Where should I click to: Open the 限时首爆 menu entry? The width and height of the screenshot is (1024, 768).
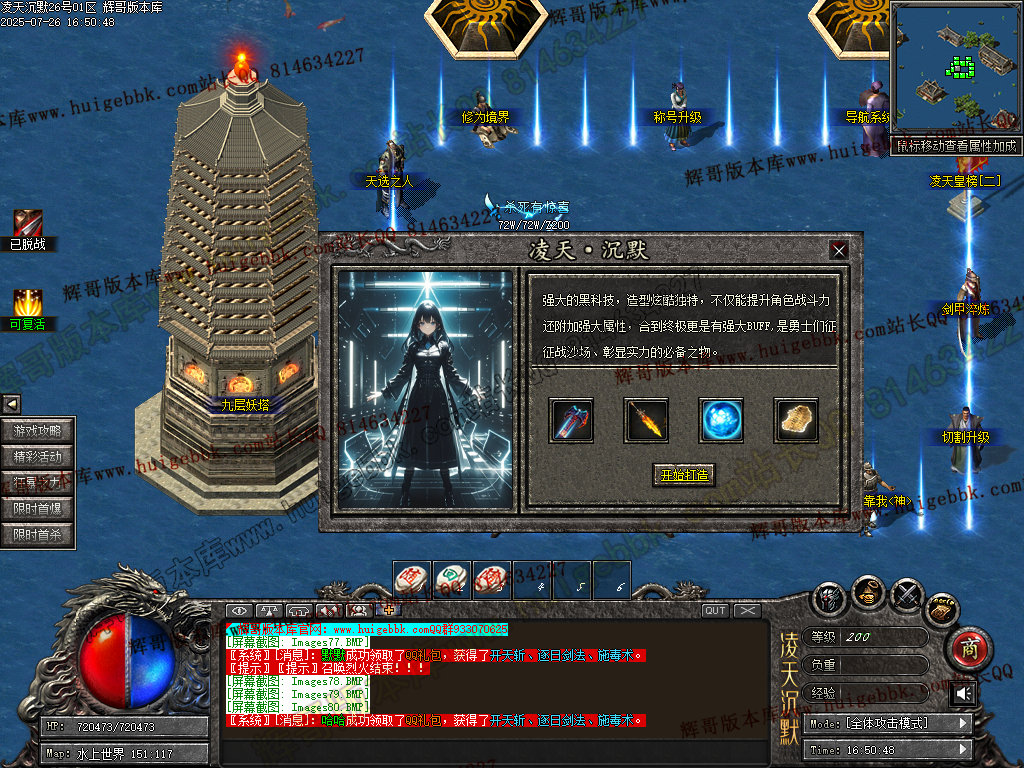click(38, 509)
